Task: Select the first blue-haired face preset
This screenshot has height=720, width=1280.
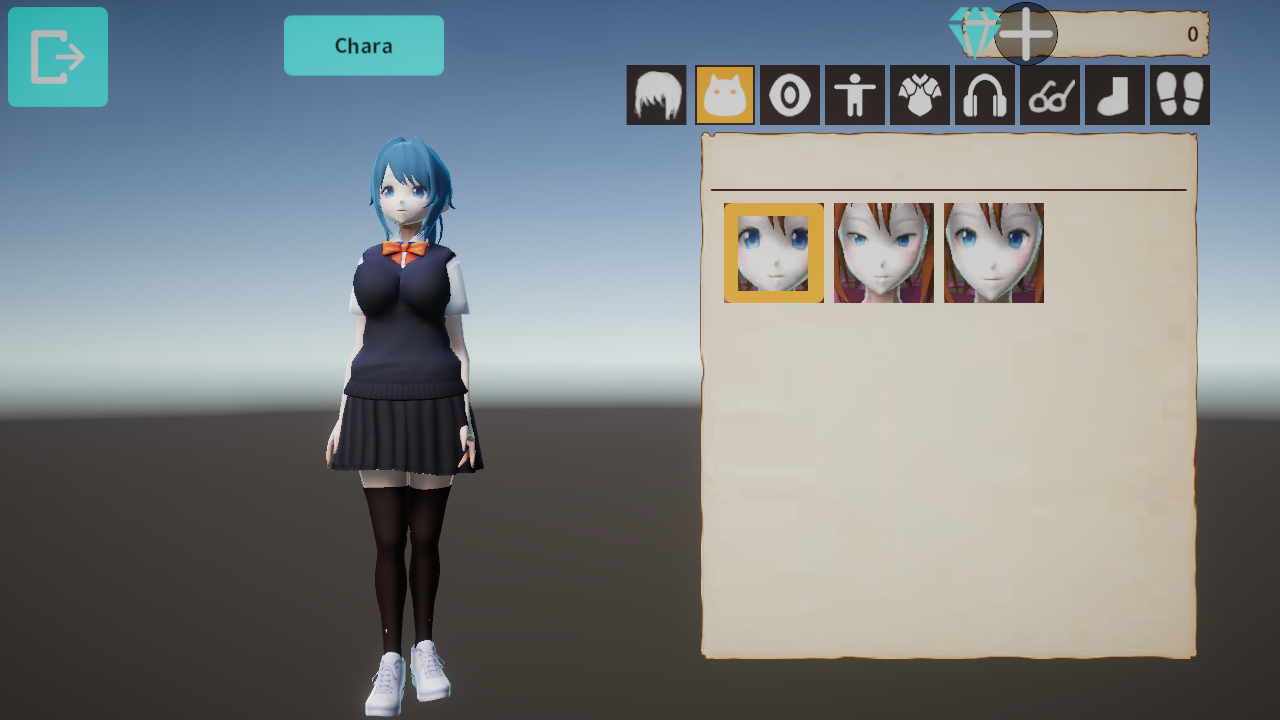Action: pos(772,252)
